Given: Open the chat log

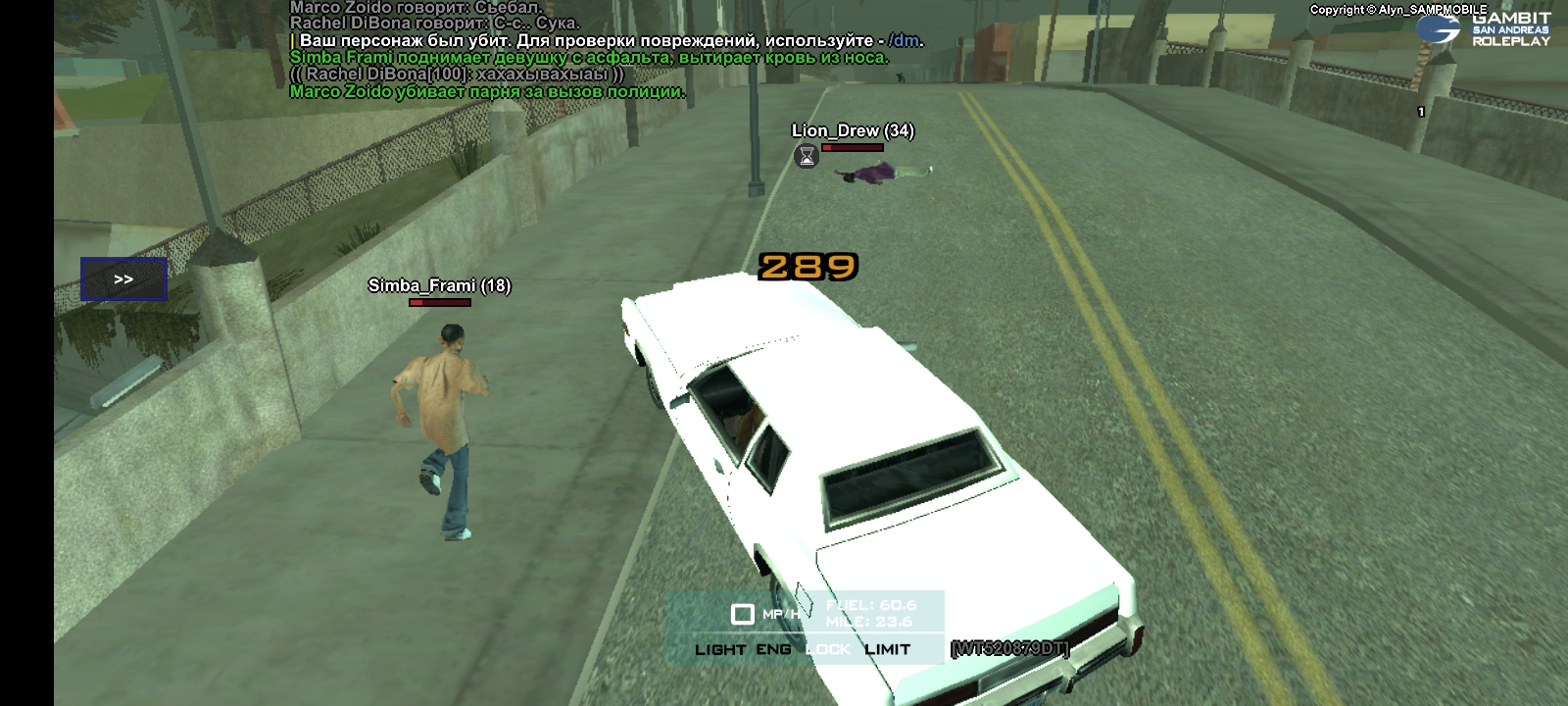Looking at the screenshot, I should 588,49.
